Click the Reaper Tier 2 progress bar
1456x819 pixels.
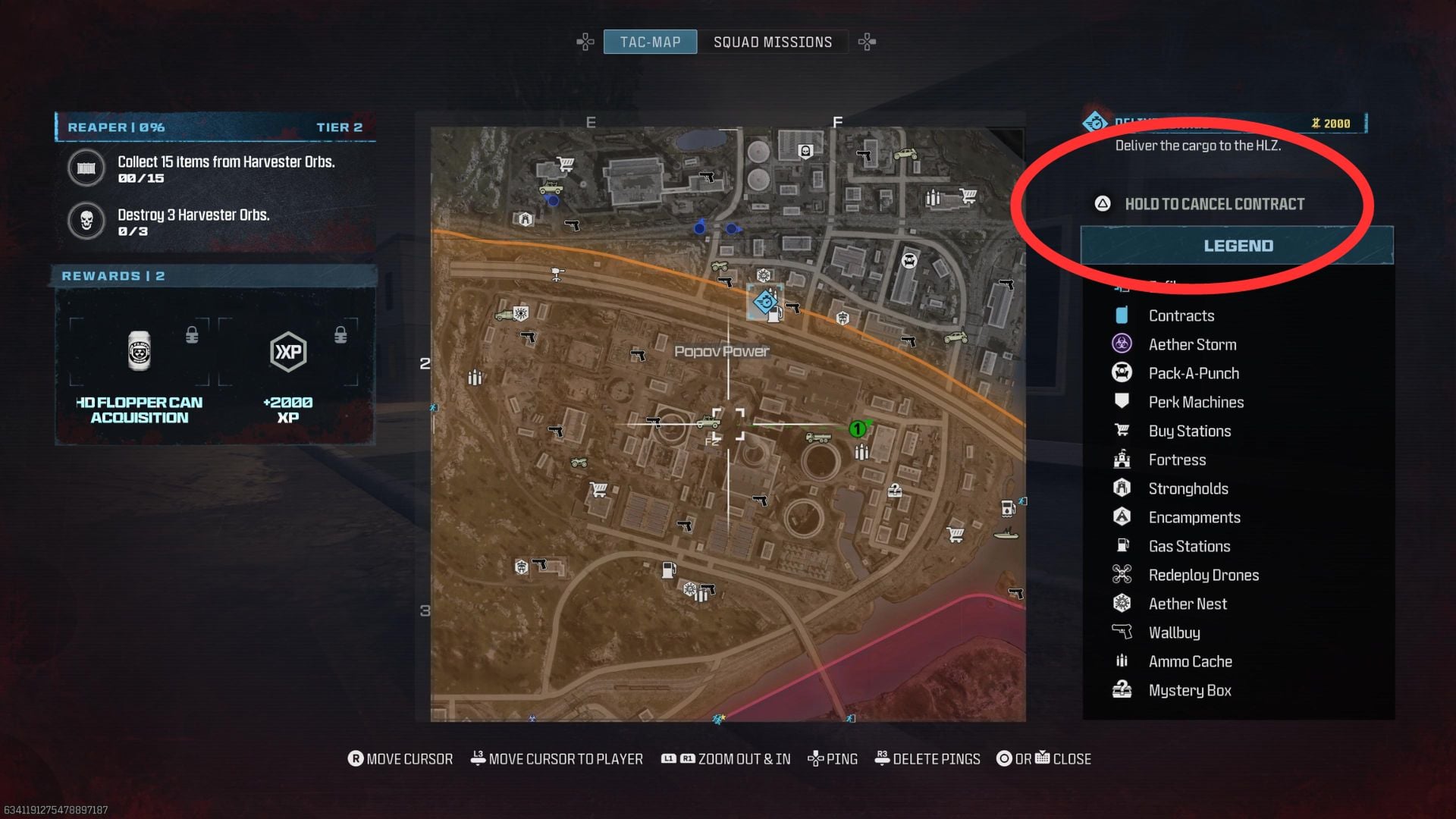point(215,127)
